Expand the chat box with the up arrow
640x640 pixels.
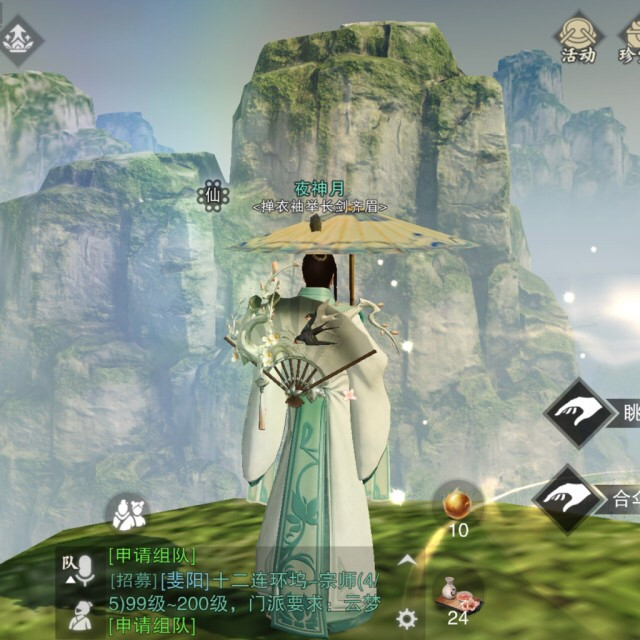tap(406, 561)
